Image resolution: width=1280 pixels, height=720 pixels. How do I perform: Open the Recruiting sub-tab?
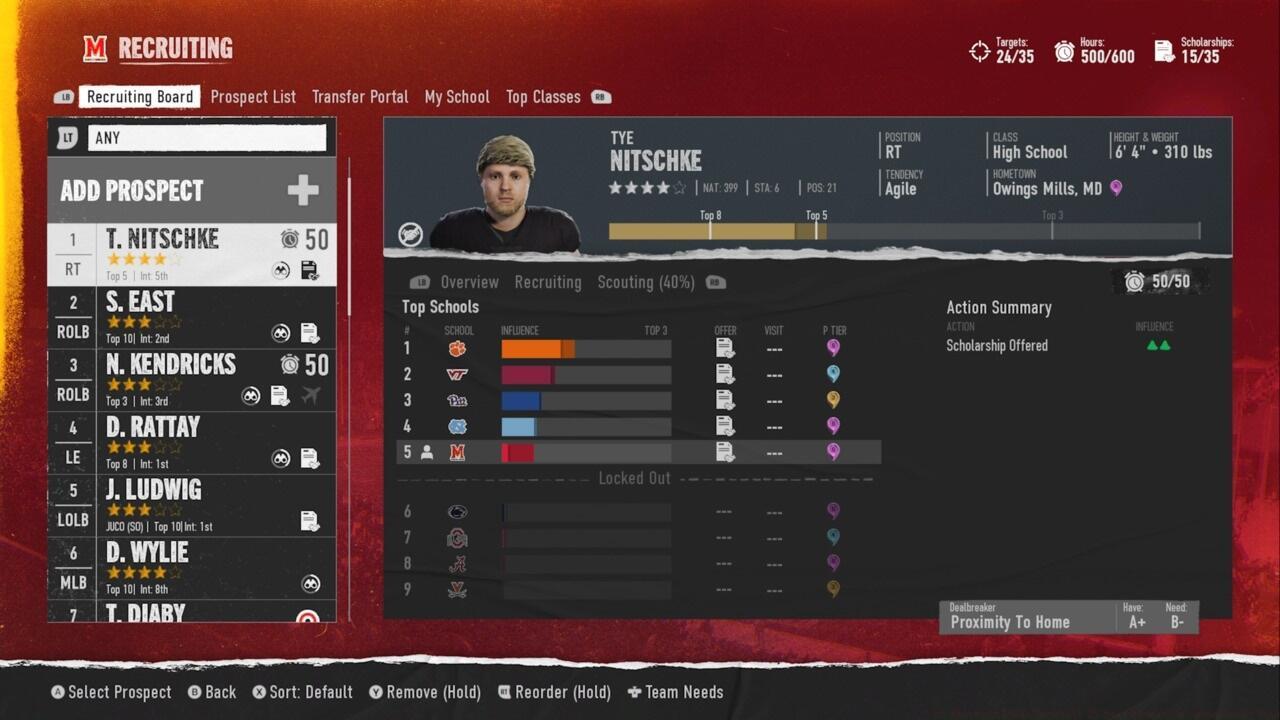click(x=547, y=282)
